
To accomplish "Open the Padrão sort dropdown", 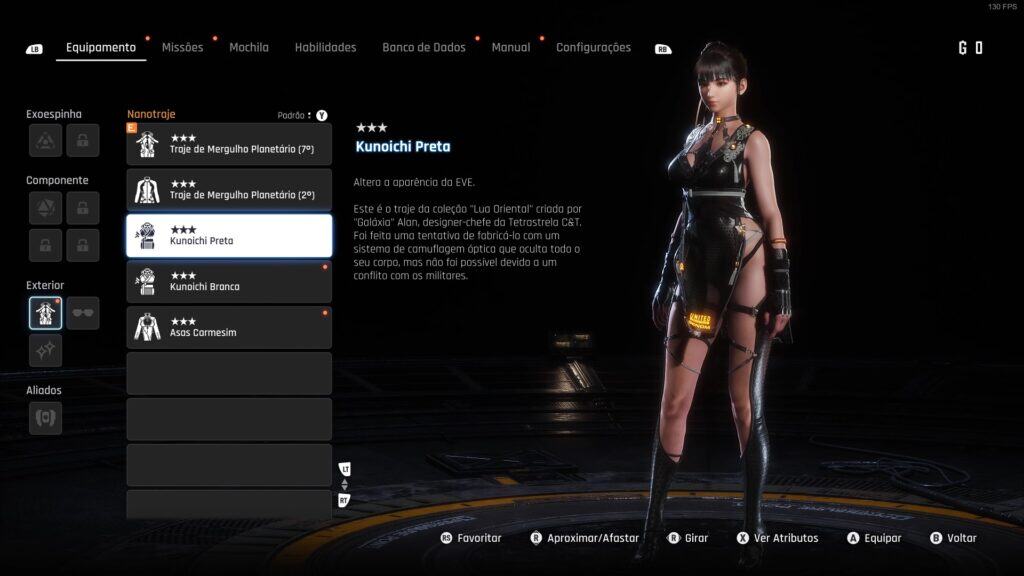I will click(294, 115).
